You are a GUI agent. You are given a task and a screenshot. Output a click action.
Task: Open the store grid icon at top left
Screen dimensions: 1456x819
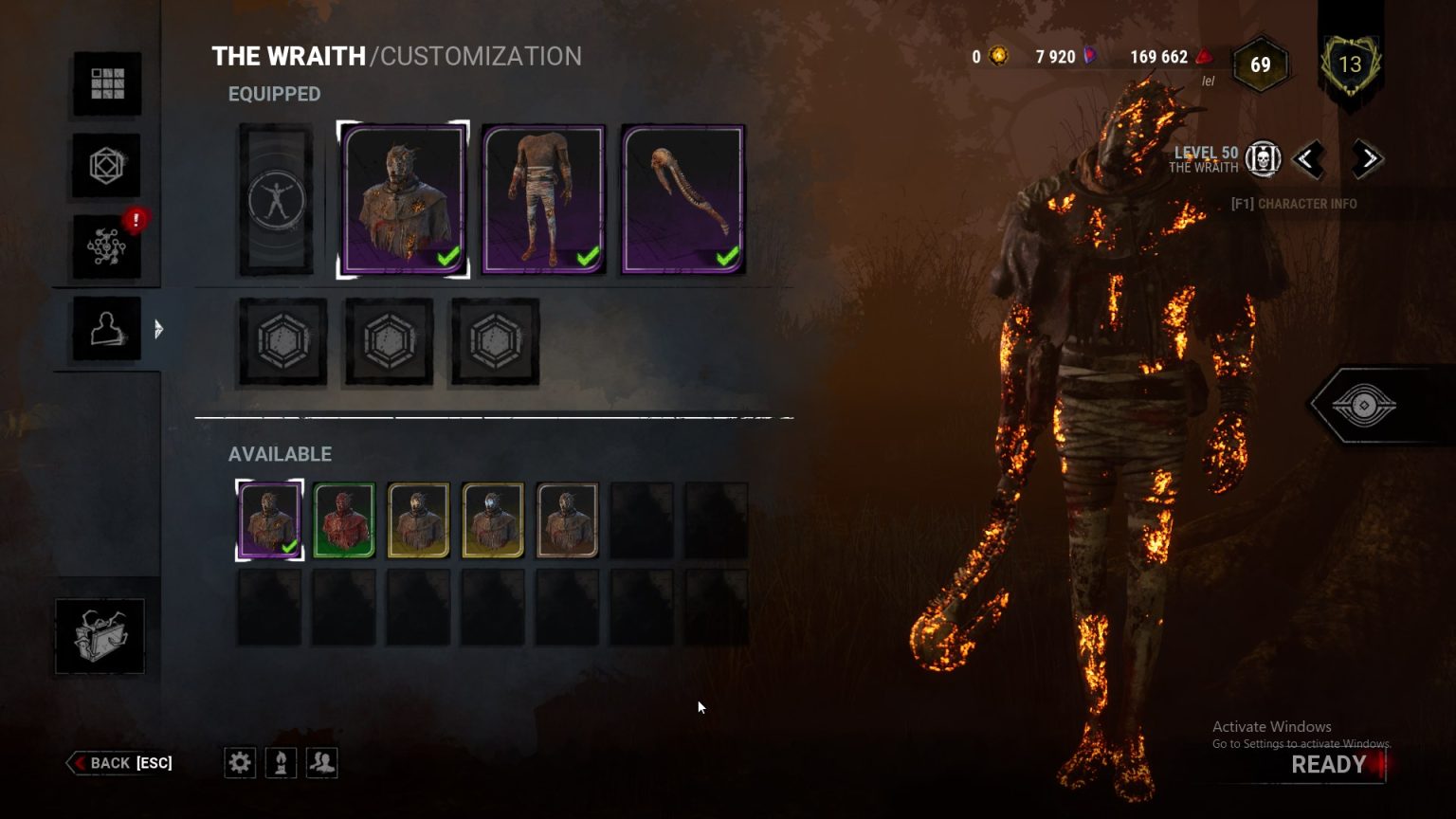click(x=106, y=83)
